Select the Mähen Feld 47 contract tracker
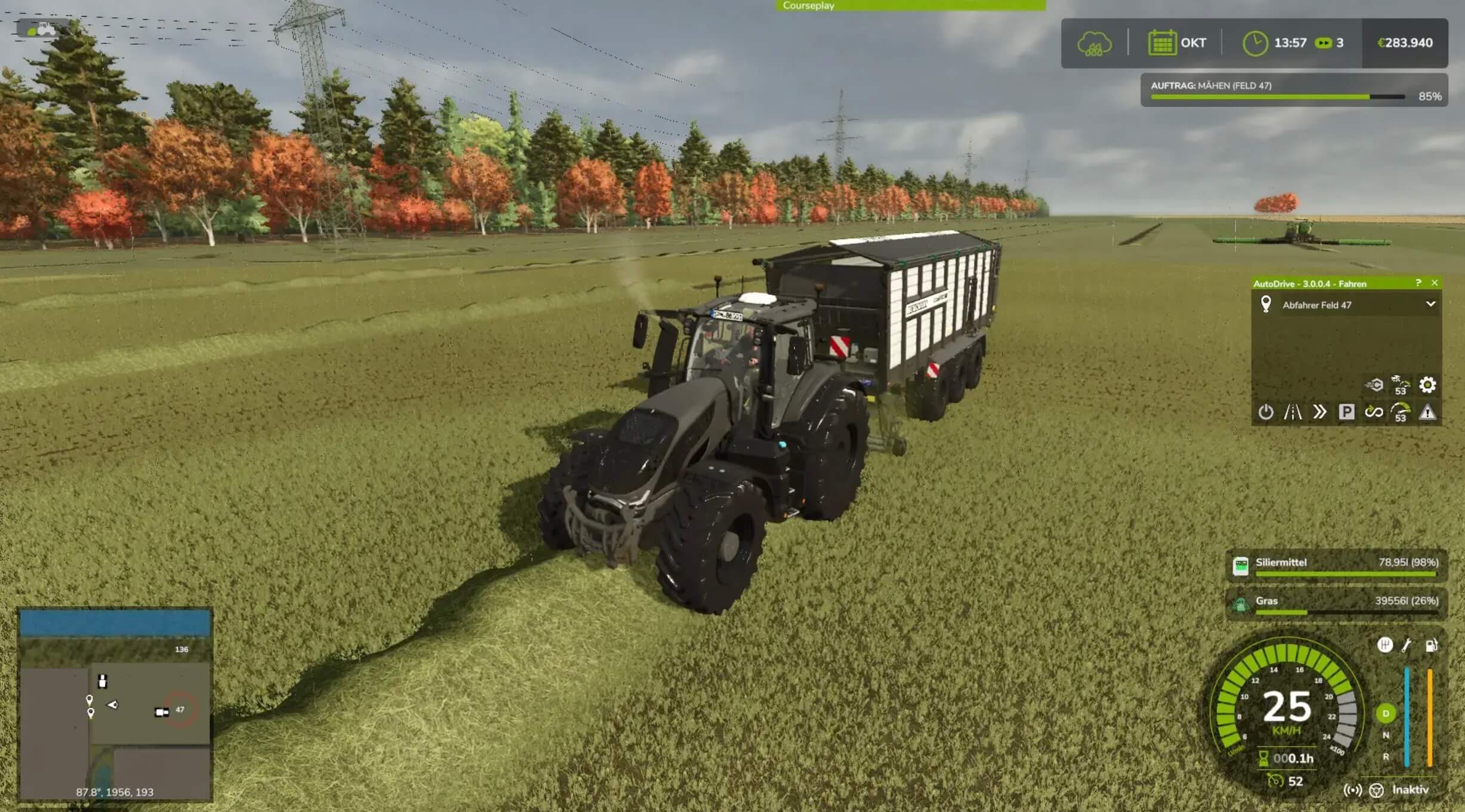Screen dimensions: 1465x812 (x=1293, y=90)
